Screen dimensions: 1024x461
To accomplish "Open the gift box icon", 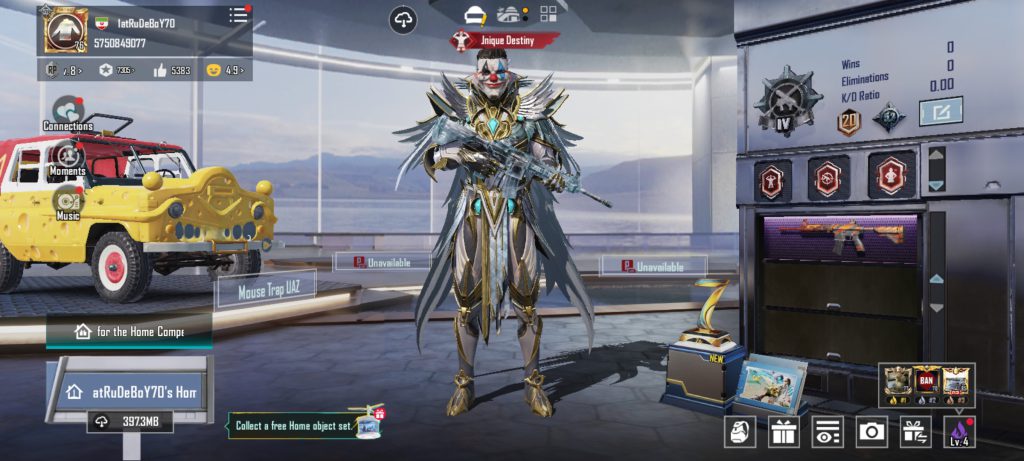I will click(783, 431).
